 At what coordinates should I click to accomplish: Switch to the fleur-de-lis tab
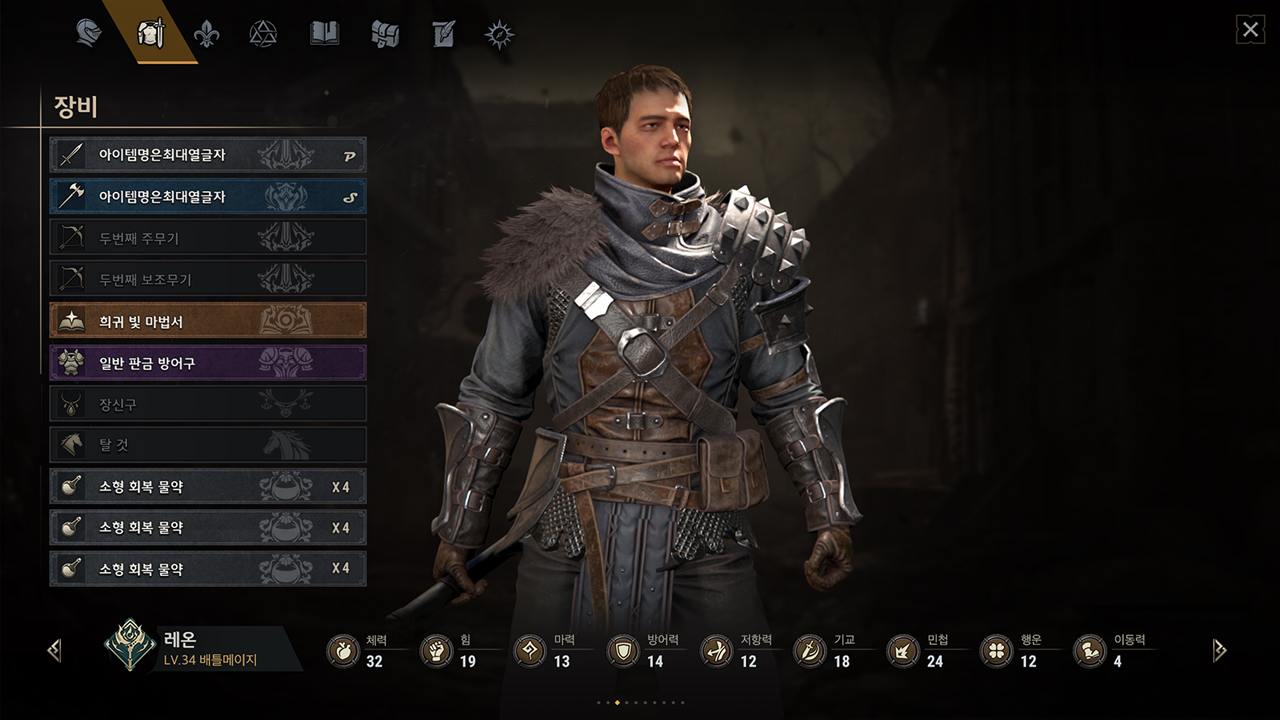pyautogui.click(x=207, y=34)
